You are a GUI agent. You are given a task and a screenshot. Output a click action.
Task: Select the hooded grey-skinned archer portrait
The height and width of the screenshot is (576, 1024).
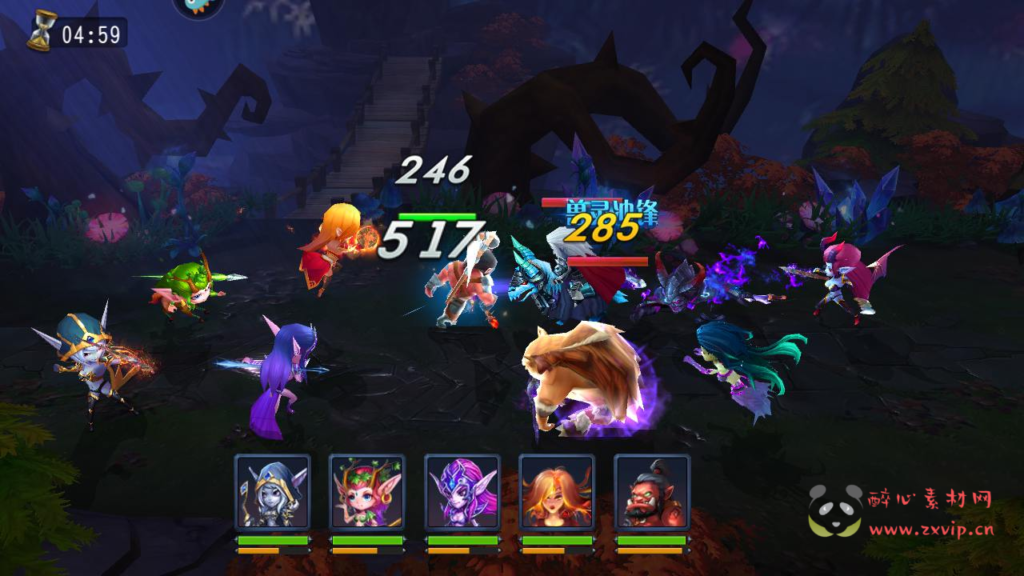[272, 492]
